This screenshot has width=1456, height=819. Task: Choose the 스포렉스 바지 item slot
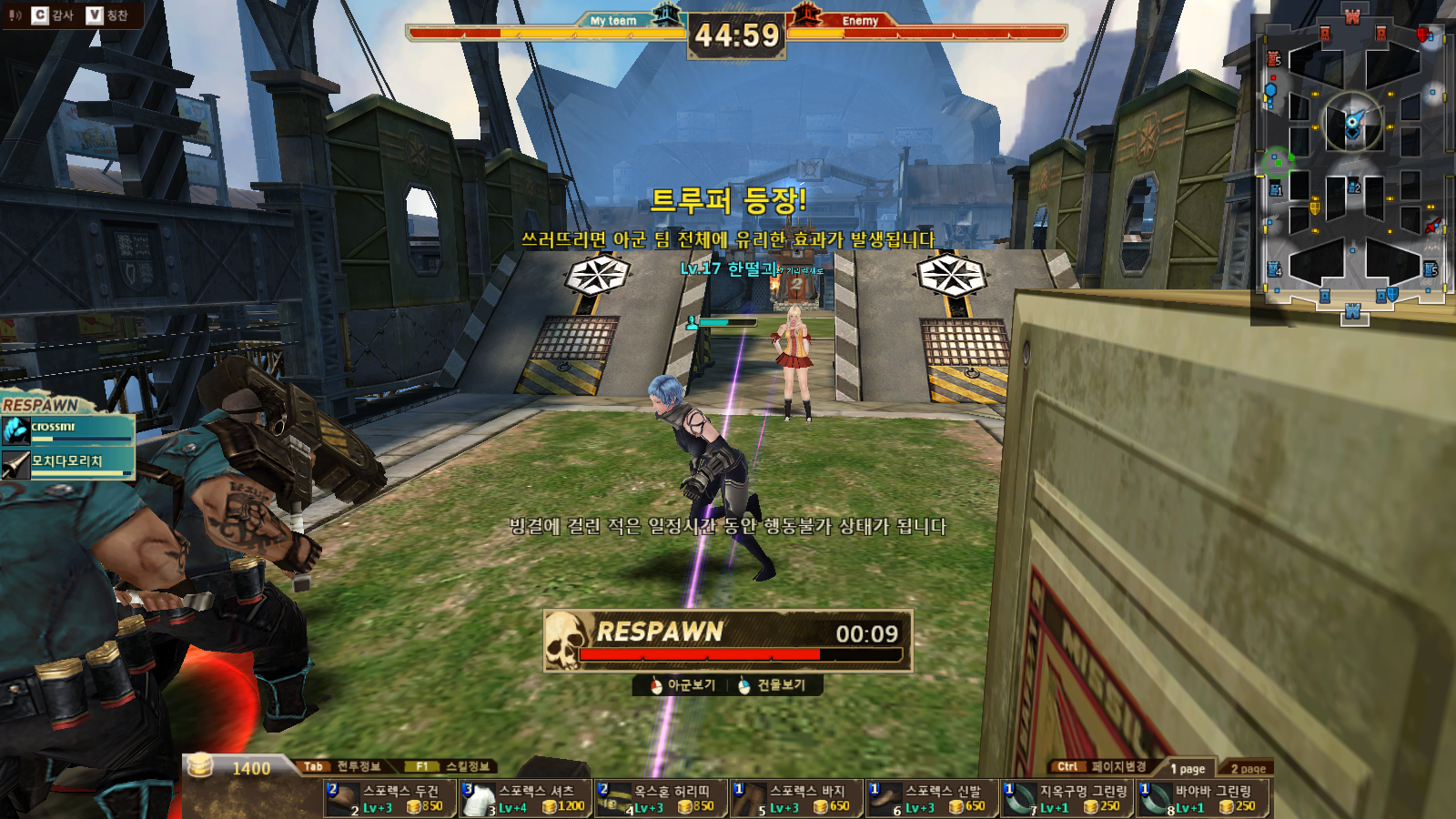click(x=796, y=799)
